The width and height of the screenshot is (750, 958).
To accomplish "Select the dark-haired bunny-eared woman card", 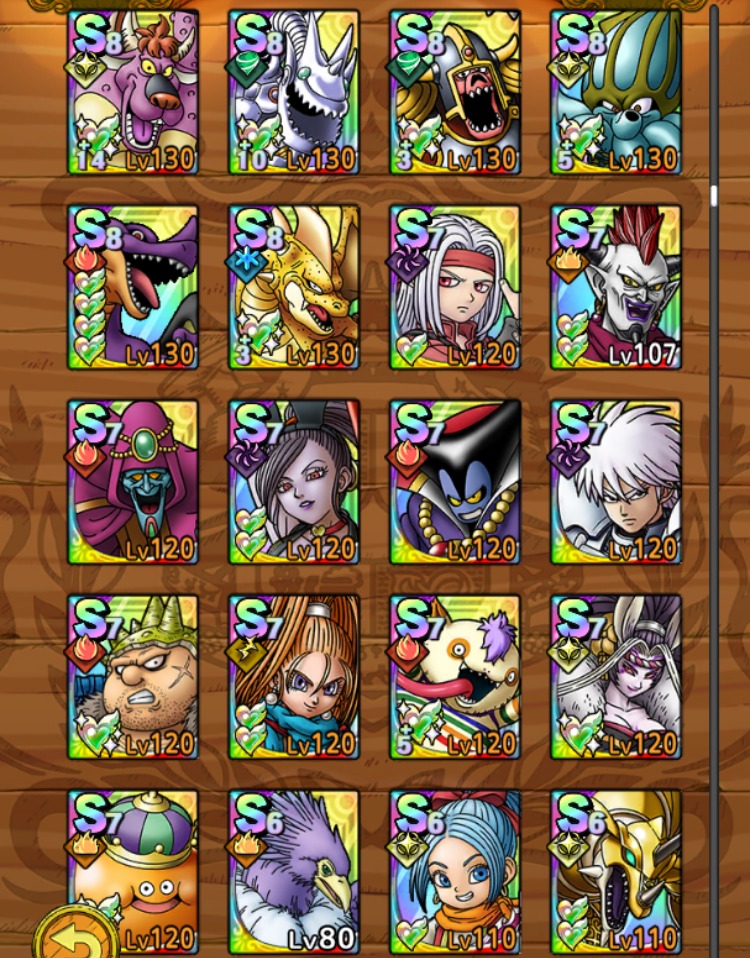I will 294,482.
